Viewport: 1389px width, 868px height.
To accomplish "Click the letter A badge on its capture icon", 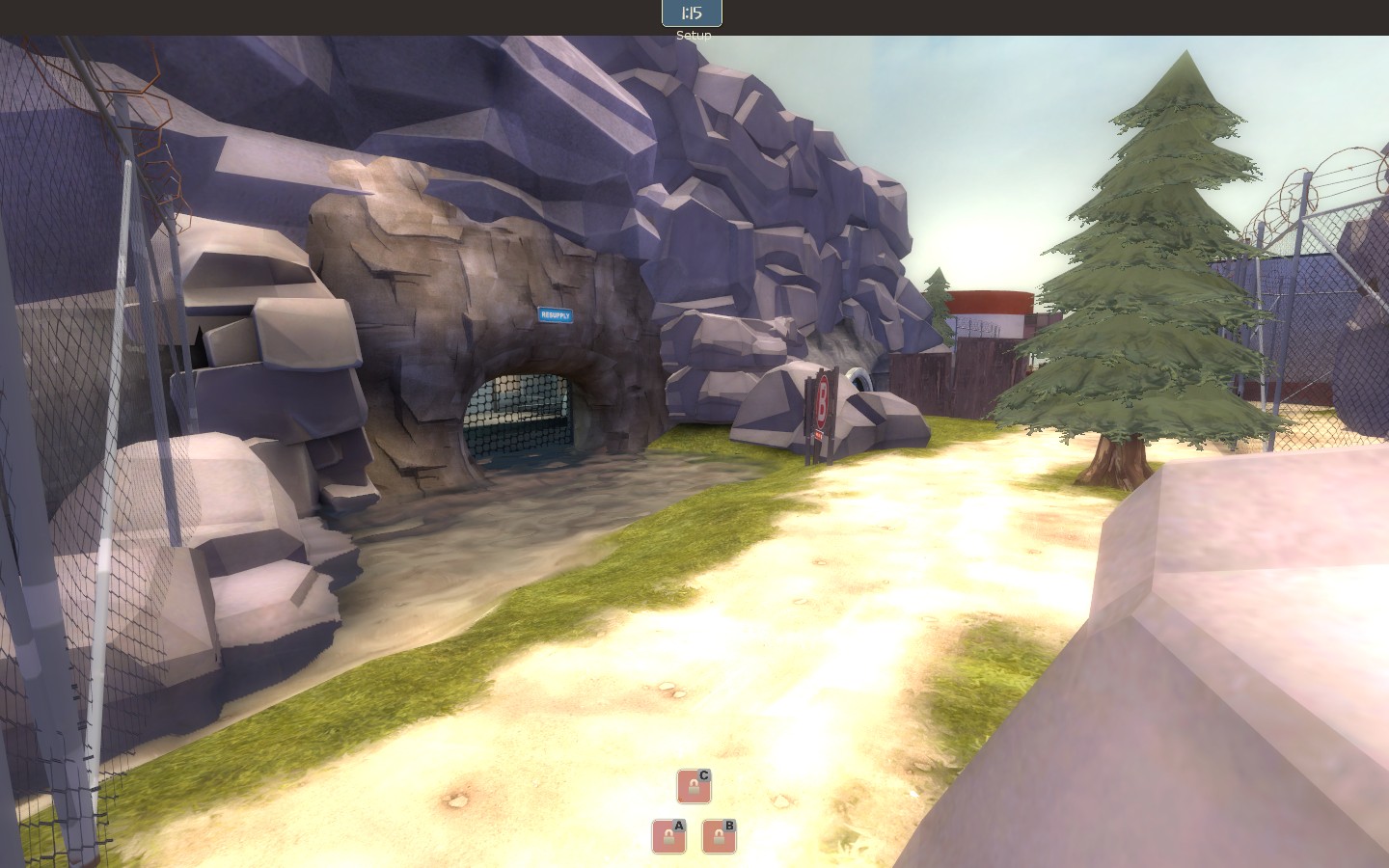I will pyautogui.click(x=680, y=826).
